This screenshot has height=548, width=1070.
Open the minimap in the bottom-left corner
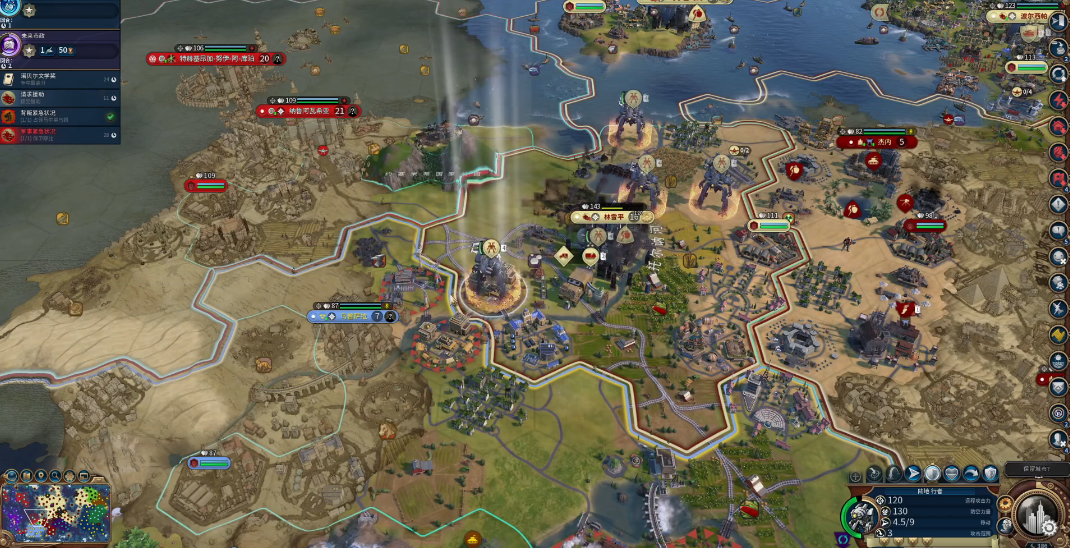pos(55,514)
